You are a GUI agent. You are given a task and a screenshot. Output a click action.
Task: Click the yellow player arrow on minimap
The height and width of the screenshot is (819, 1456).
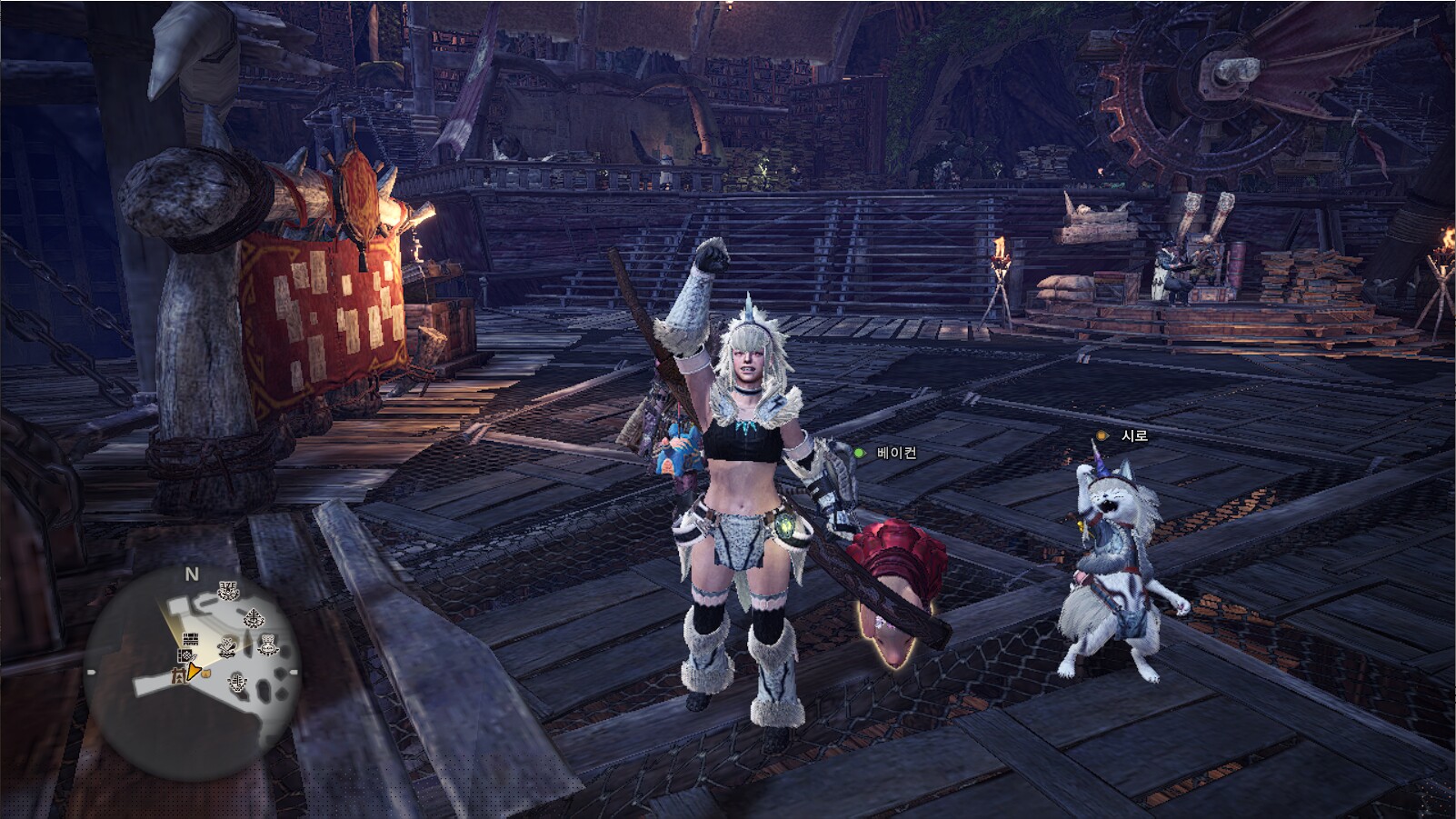192,672
